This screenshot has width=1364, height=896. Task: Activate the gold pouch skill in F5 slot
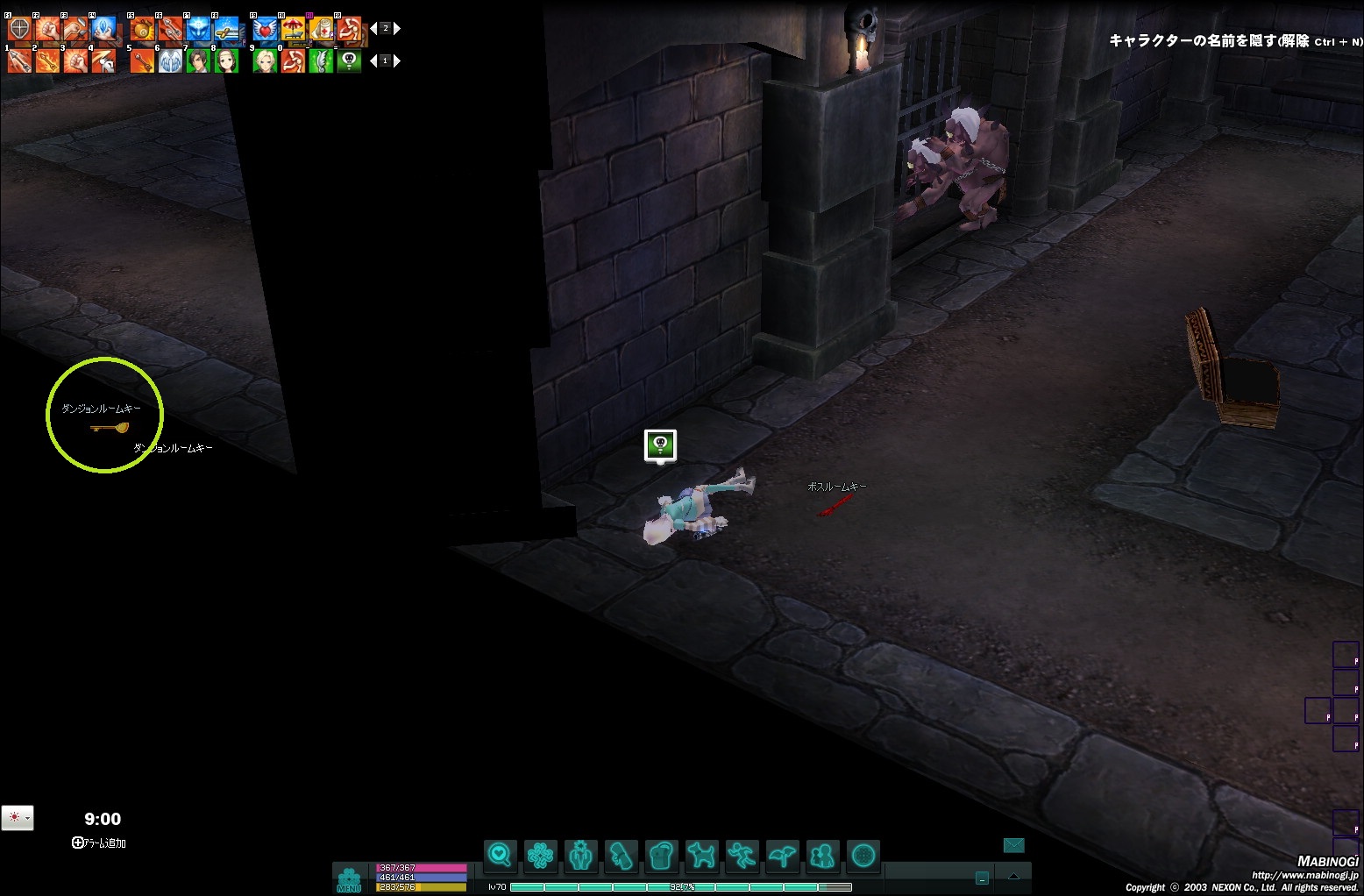(142, 29)
